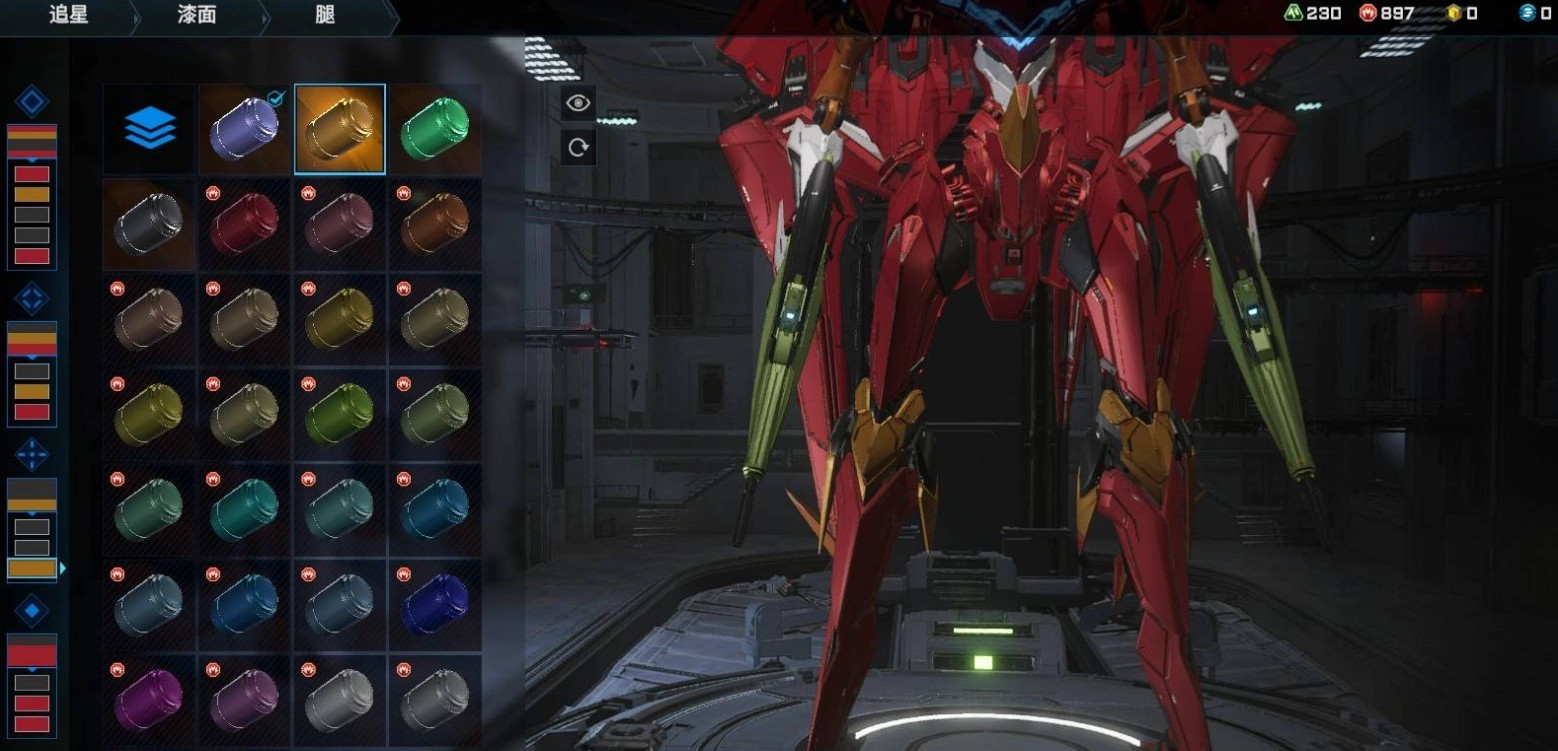
Task: Open the 追星 breadcrumb tab
Action: 68,16
